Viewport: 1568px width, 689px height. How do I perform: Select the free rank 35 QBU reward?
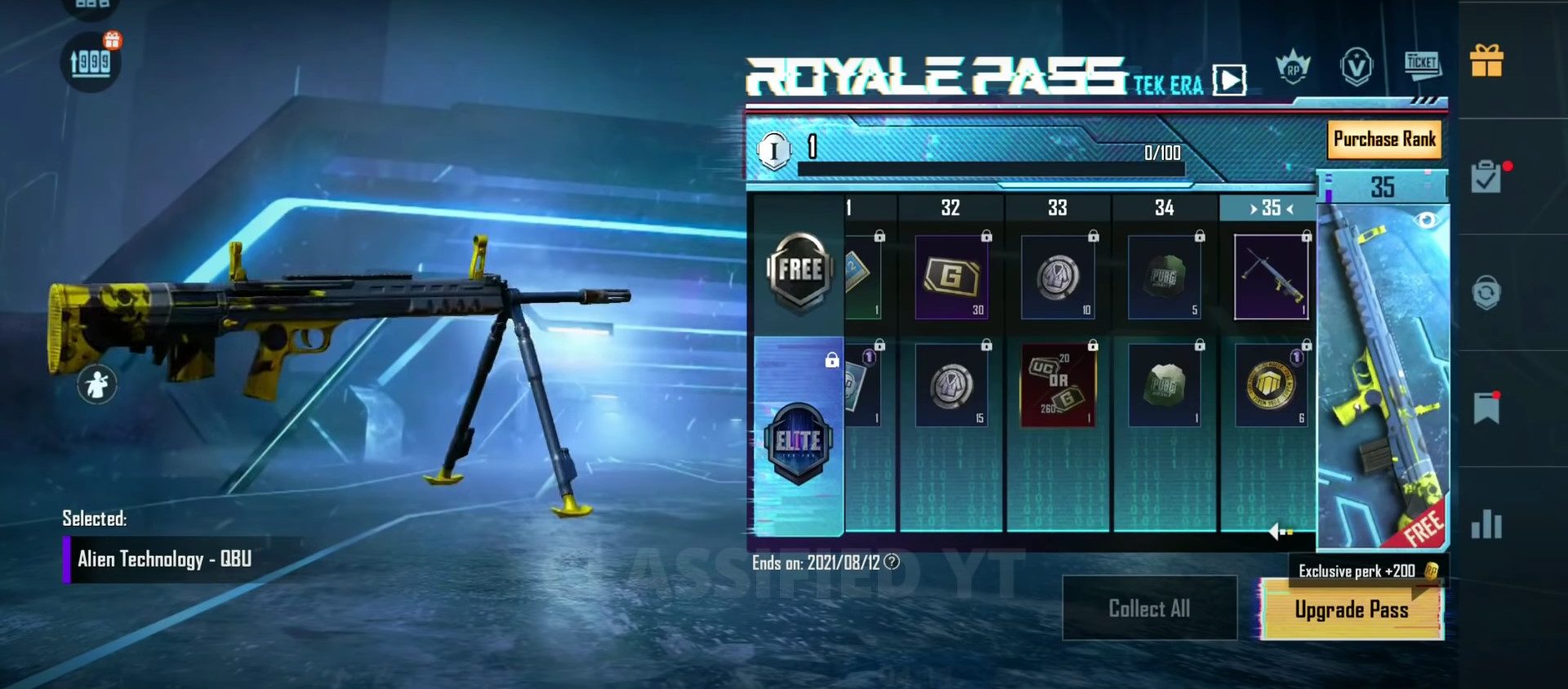(1271, 277)
